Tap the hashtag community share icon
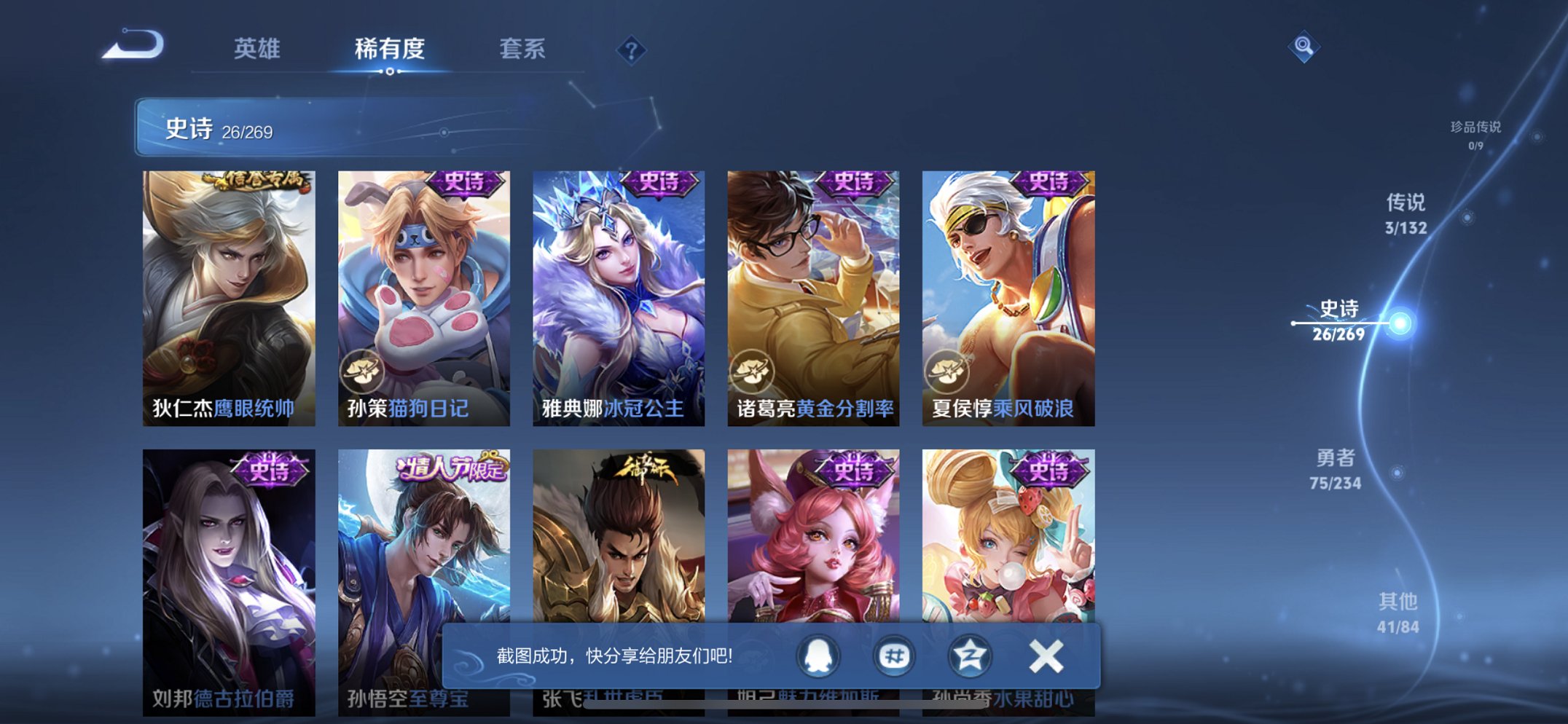This screenshot has width=1568, height=724. pos(896,655)
